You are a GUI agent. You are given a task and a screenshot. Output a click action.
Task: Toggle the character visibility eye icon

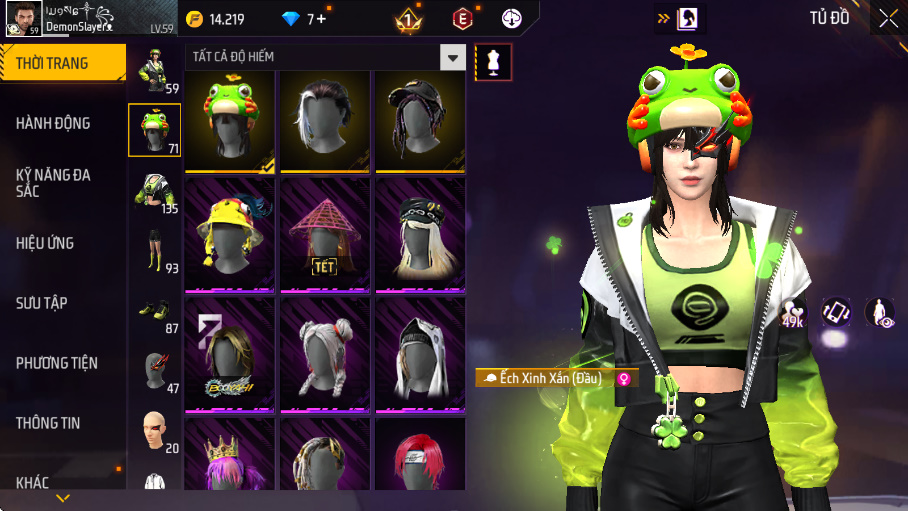879,313
